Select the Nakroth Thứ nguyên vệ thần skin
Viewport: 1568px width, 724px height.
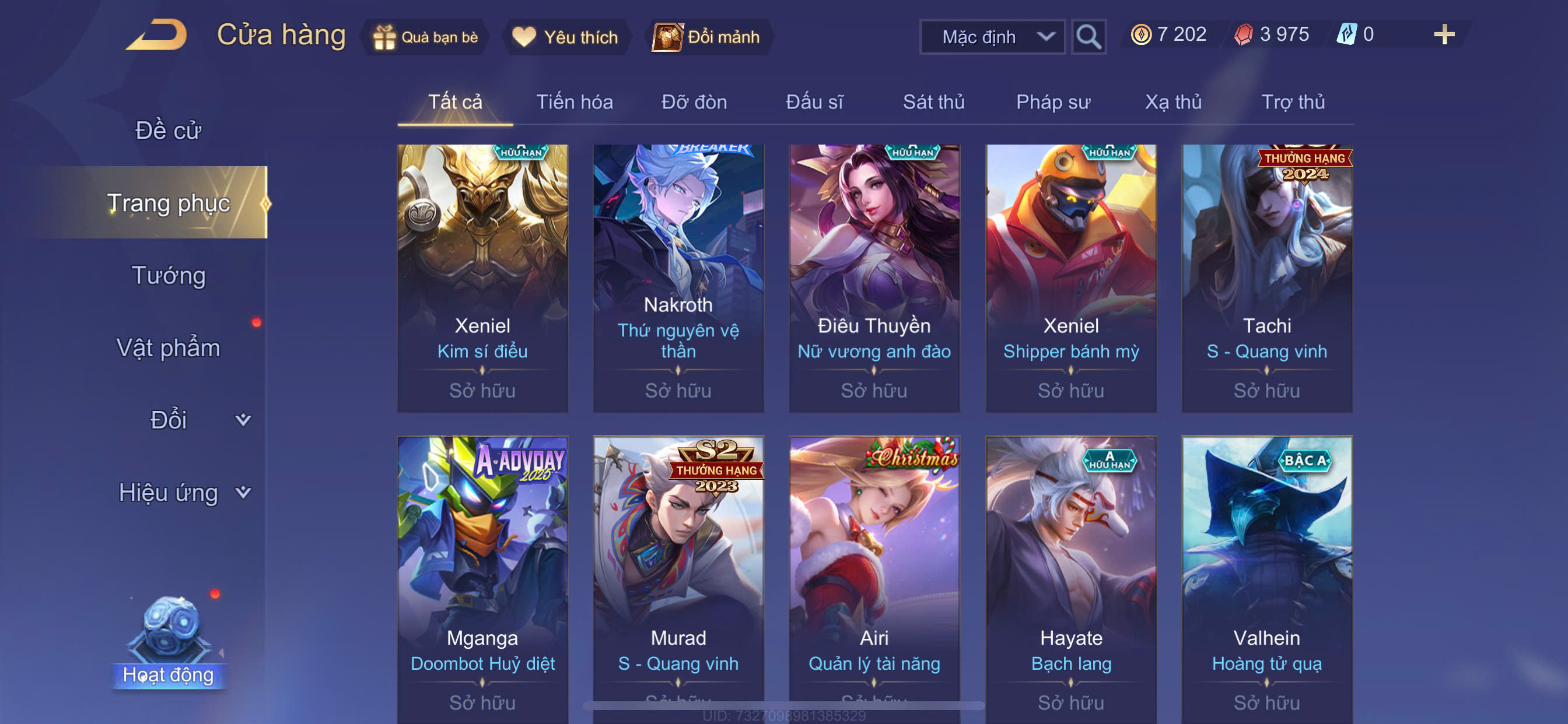(x=678, y=278)
